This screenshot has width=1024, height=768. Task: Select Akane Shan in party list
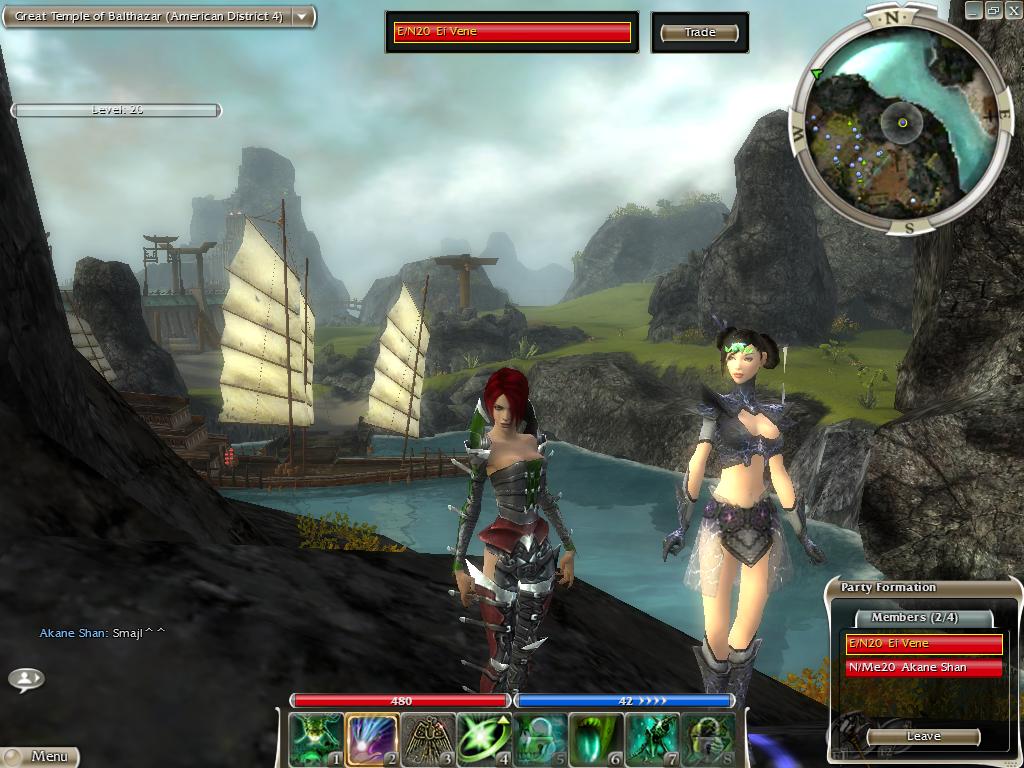[x=924, y=667]
